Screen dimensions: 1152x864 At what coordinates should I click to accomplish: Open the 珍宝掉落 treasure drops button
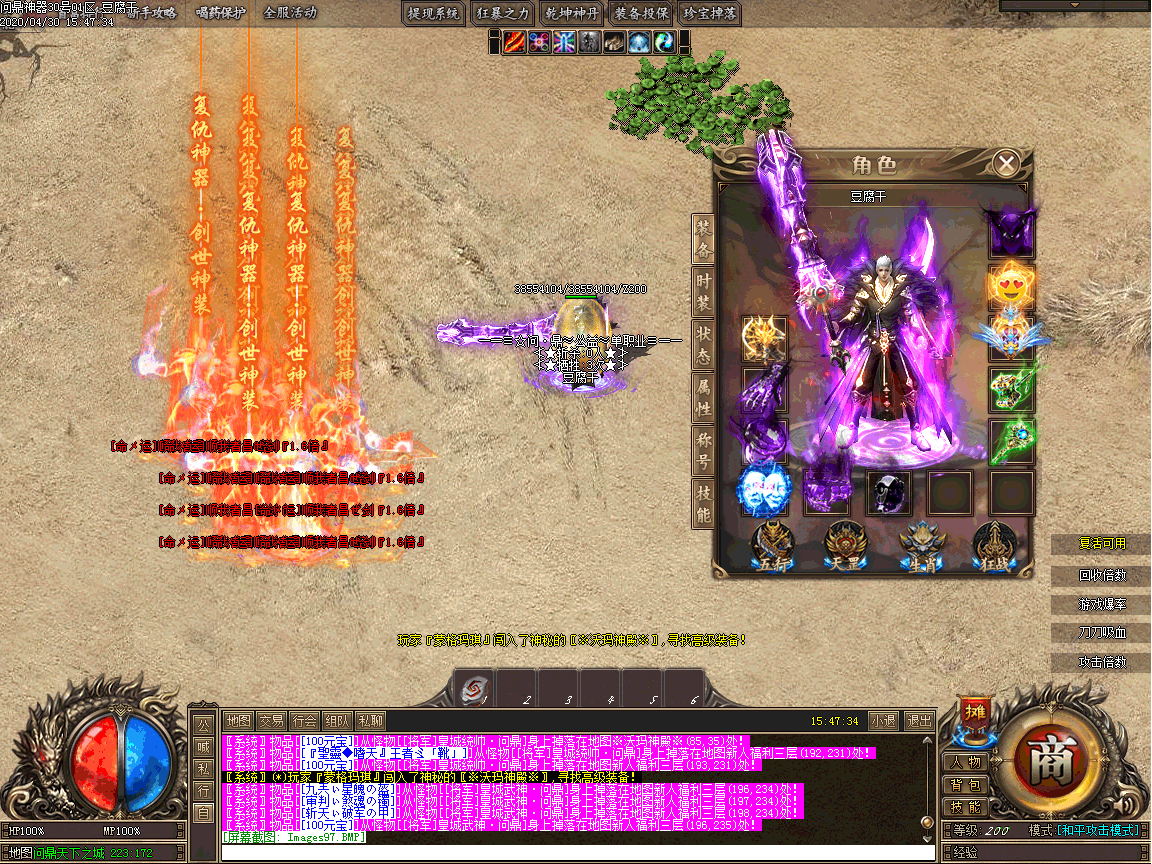point(709,13)
